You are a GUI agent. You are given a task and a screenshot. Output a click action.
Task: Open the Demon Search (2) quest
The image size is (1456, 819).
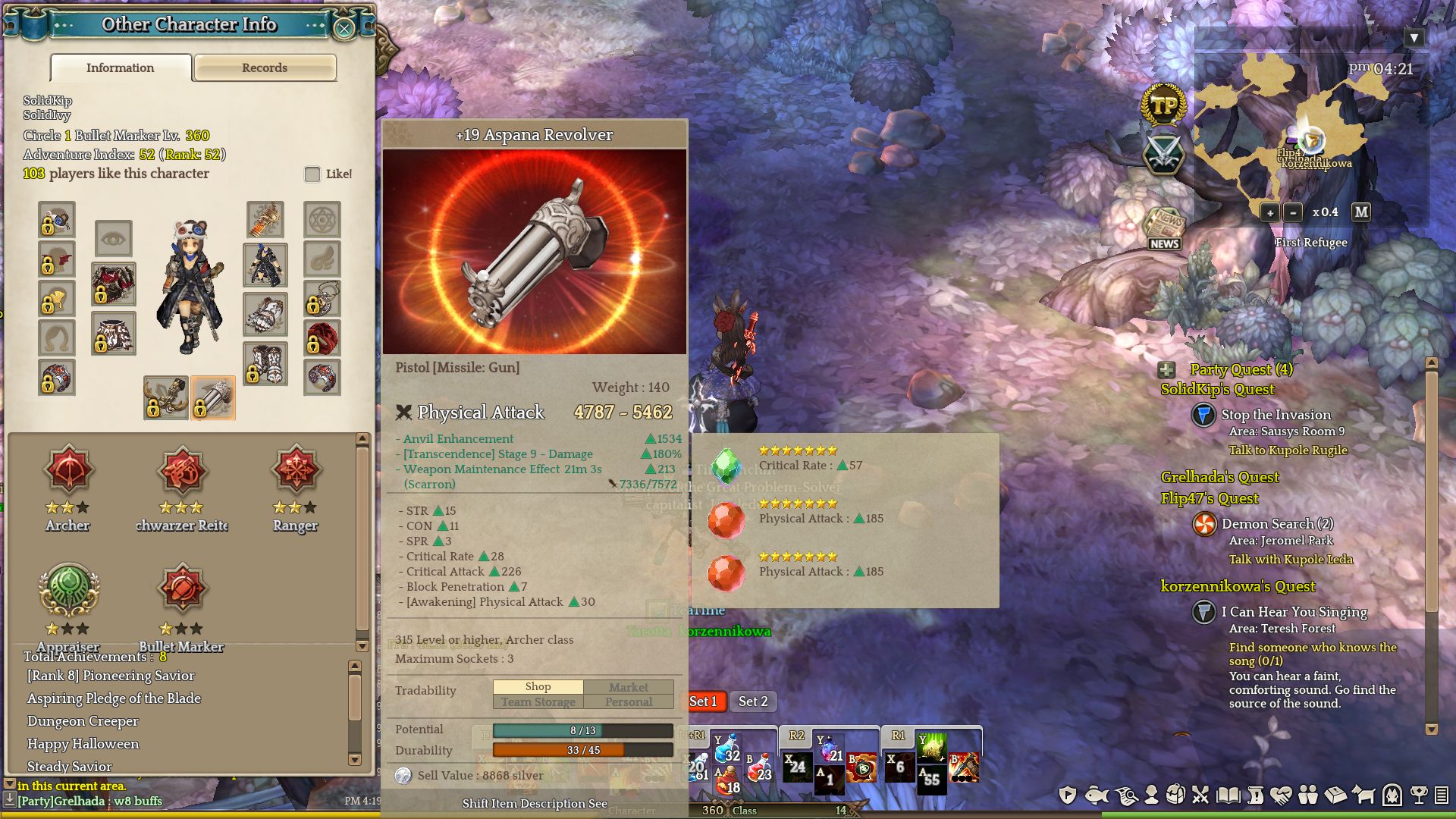tap(1277, 524)
